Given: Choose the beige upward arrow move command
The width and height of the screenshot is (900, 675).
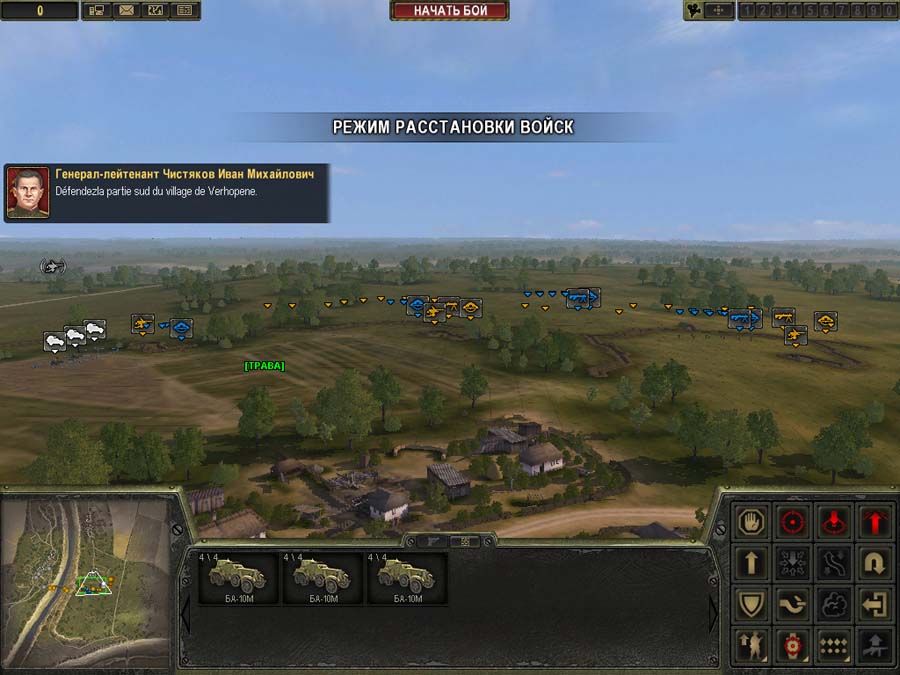Looking at the screenshot, I should (750, 563).
